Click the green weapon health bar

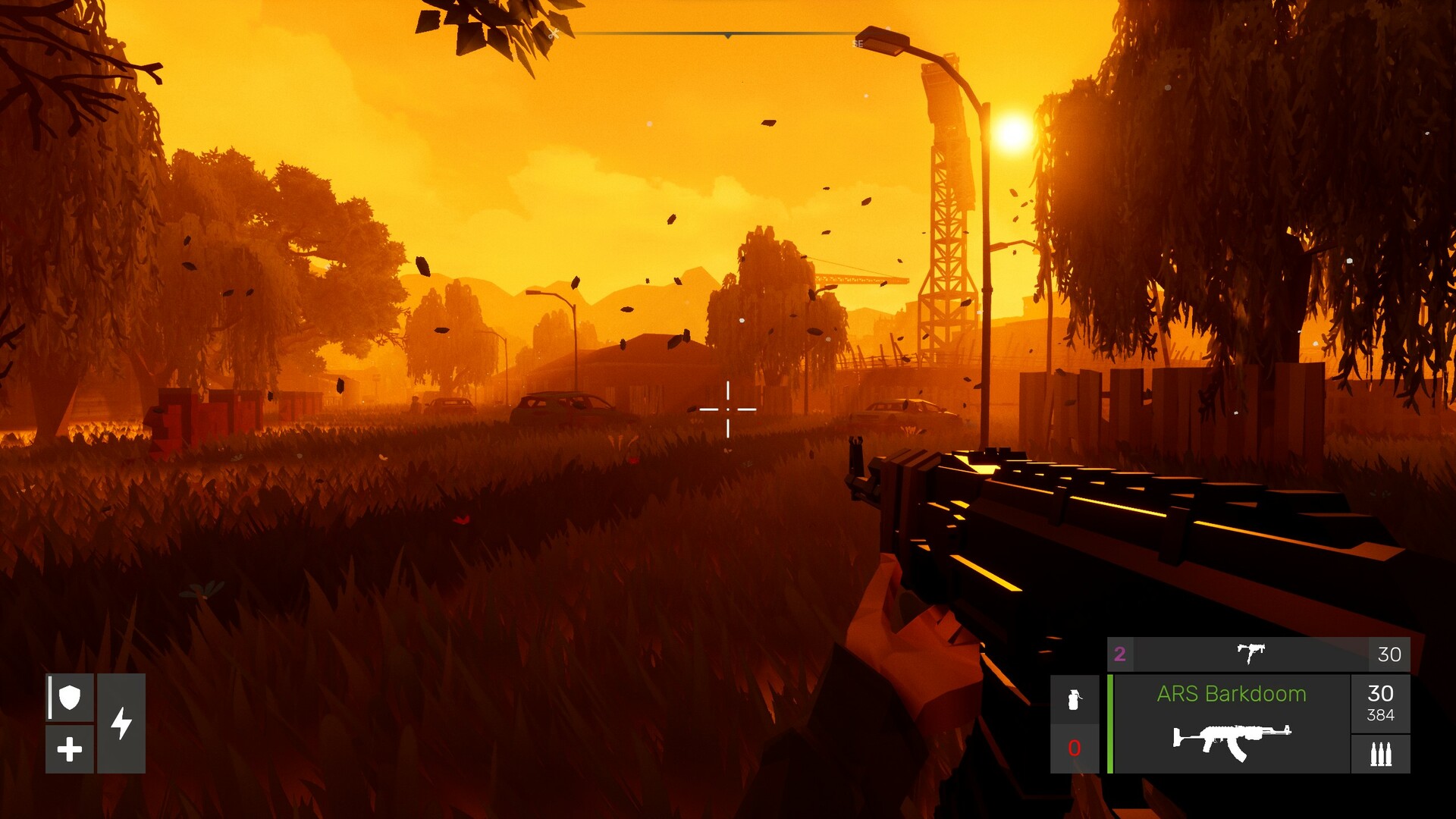point(1110,723)
